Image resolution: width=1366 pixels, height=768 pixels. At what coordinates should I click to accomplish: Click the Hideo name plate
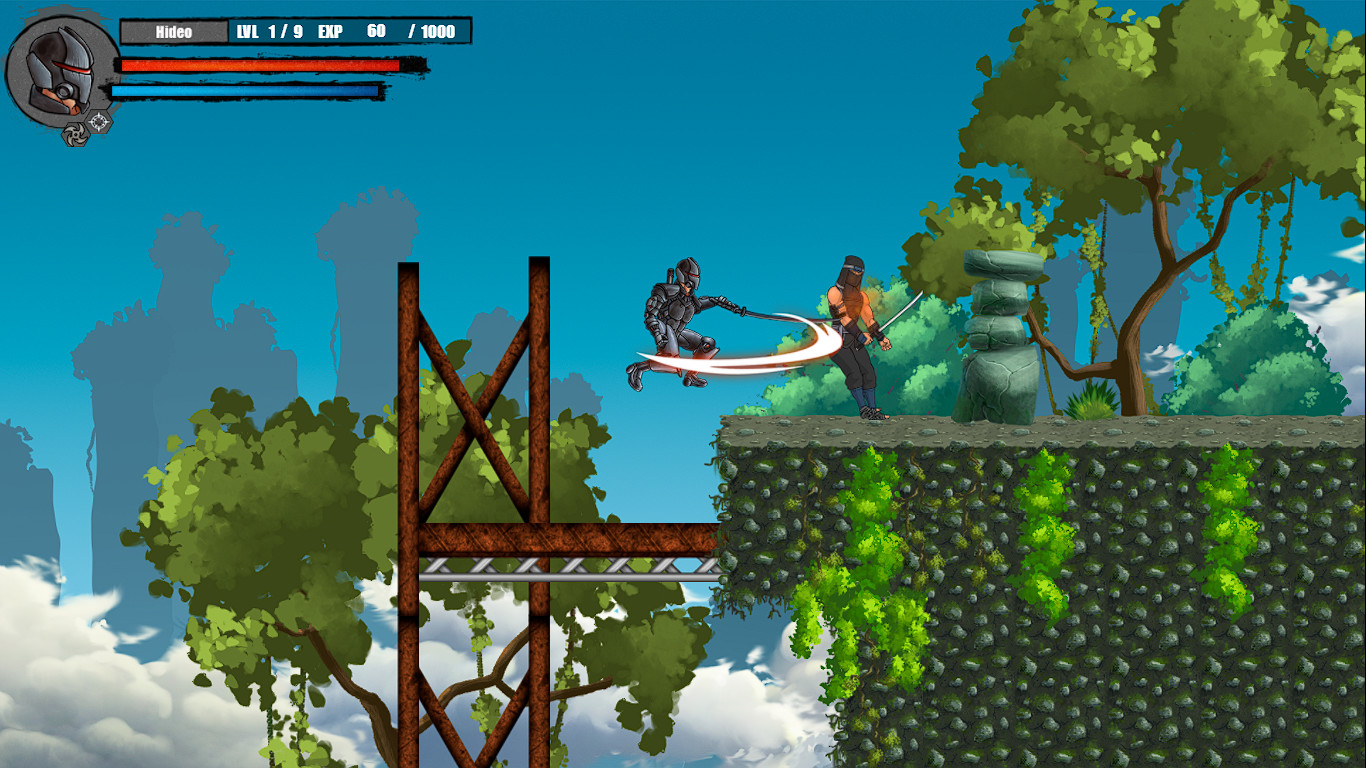[174, 31]
